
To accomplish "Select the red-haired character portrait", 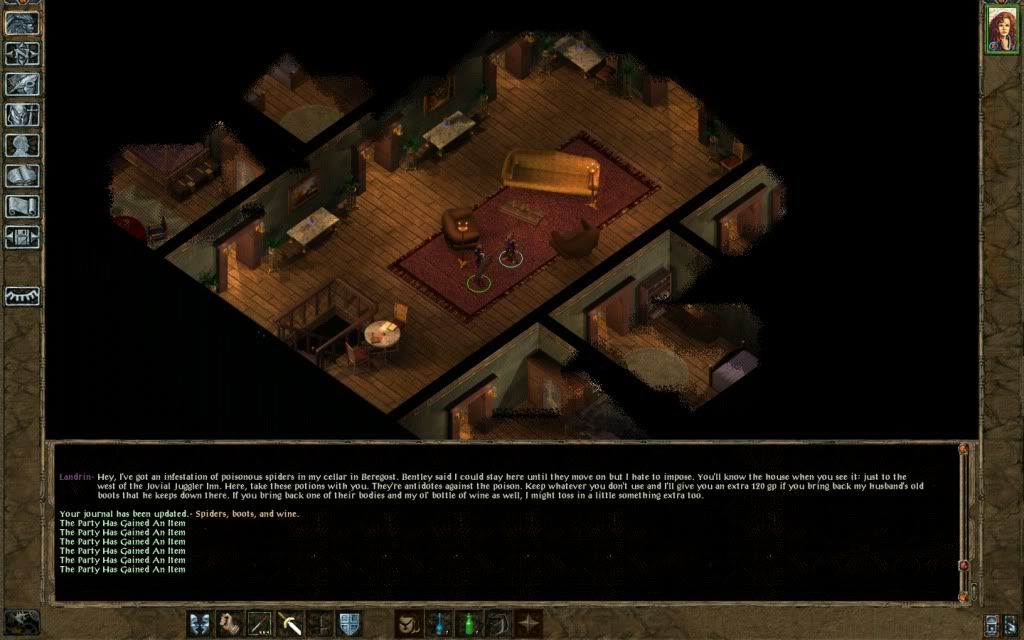I will pos(999,29).
